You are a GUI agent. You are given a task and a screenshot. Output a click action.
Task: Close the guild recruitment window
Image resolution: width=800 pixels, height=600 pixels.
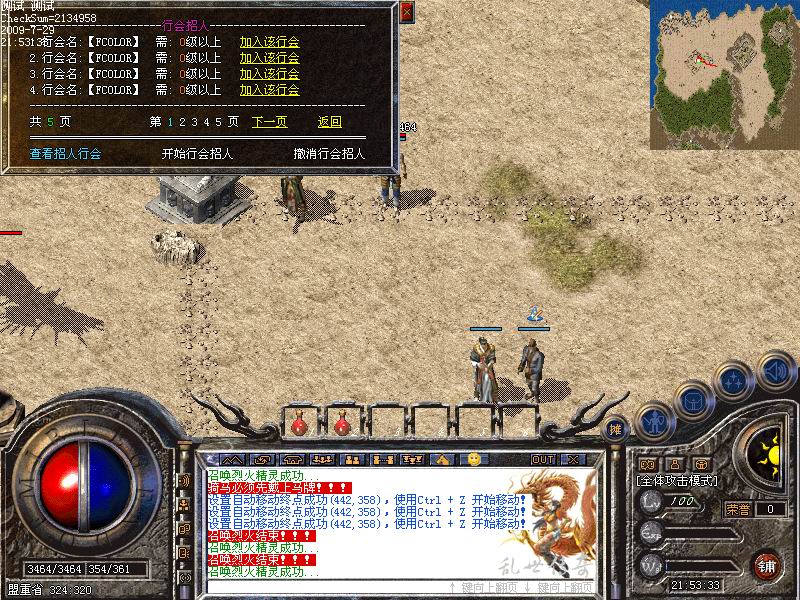coord(406,12)
